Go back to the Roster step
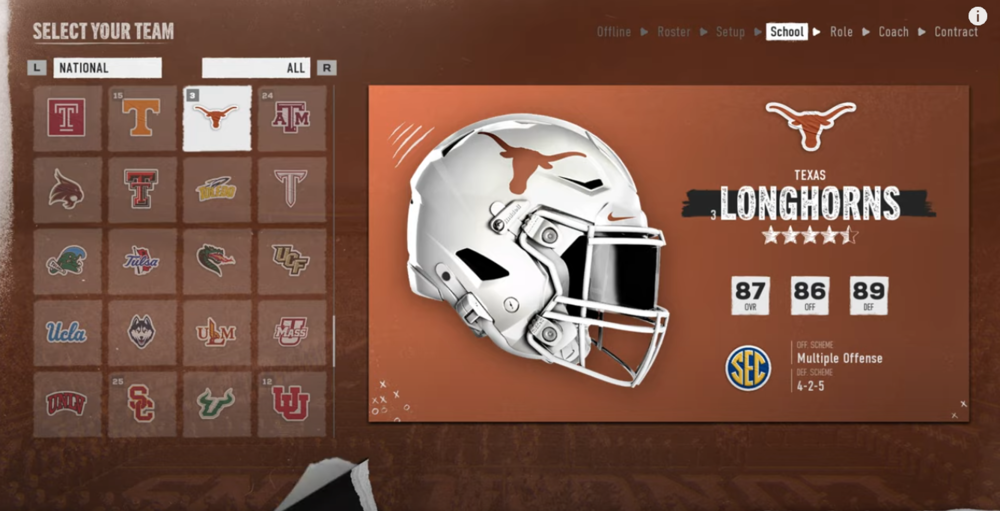Viewport: 1000px width, 511px height. tap(673, 32)
